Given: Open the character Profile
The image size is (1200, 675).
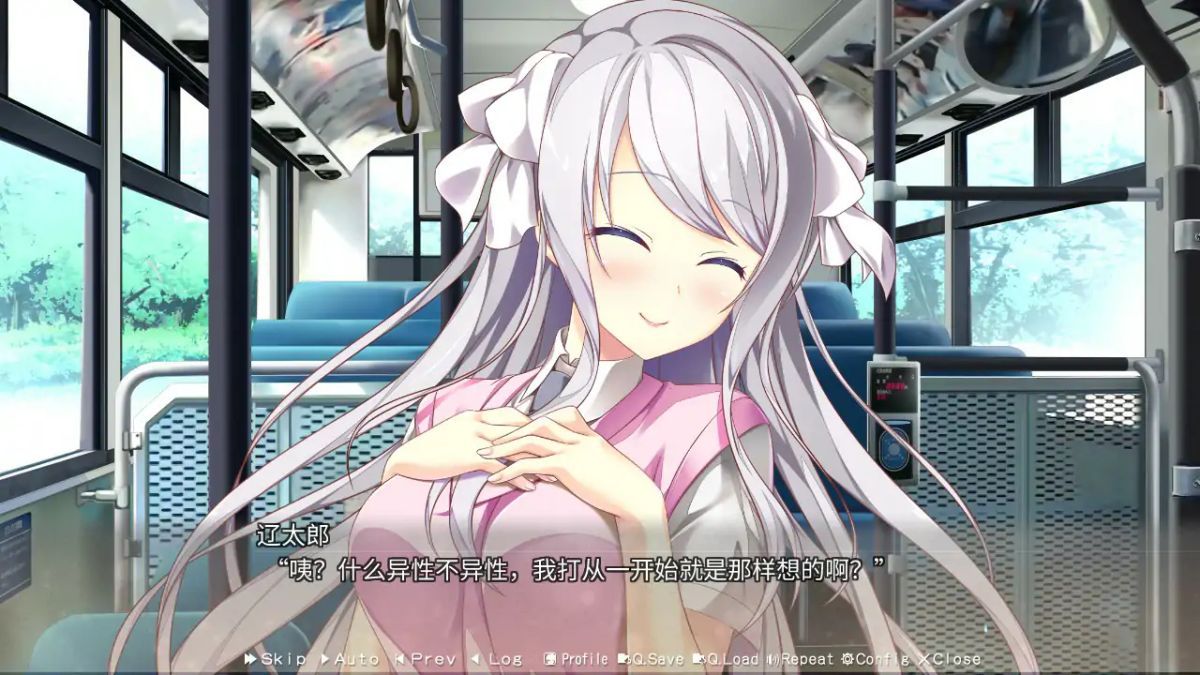Looking at the screenshot, I should pos(576,659).
